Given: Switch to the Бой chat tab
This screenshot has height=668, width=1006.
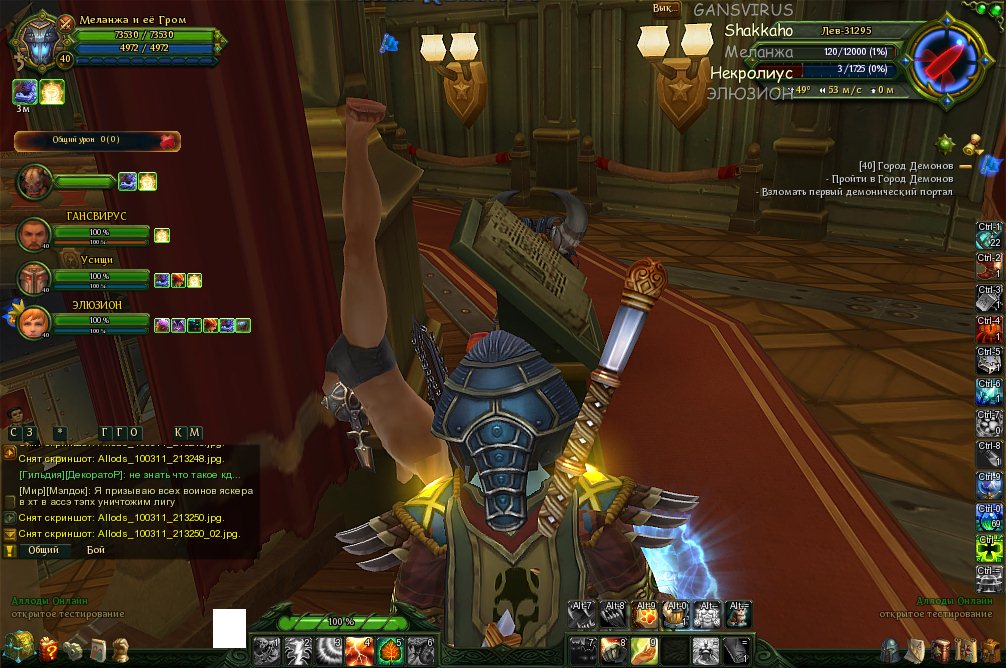Looking at the screenshot, I should (x=96, y=550).
